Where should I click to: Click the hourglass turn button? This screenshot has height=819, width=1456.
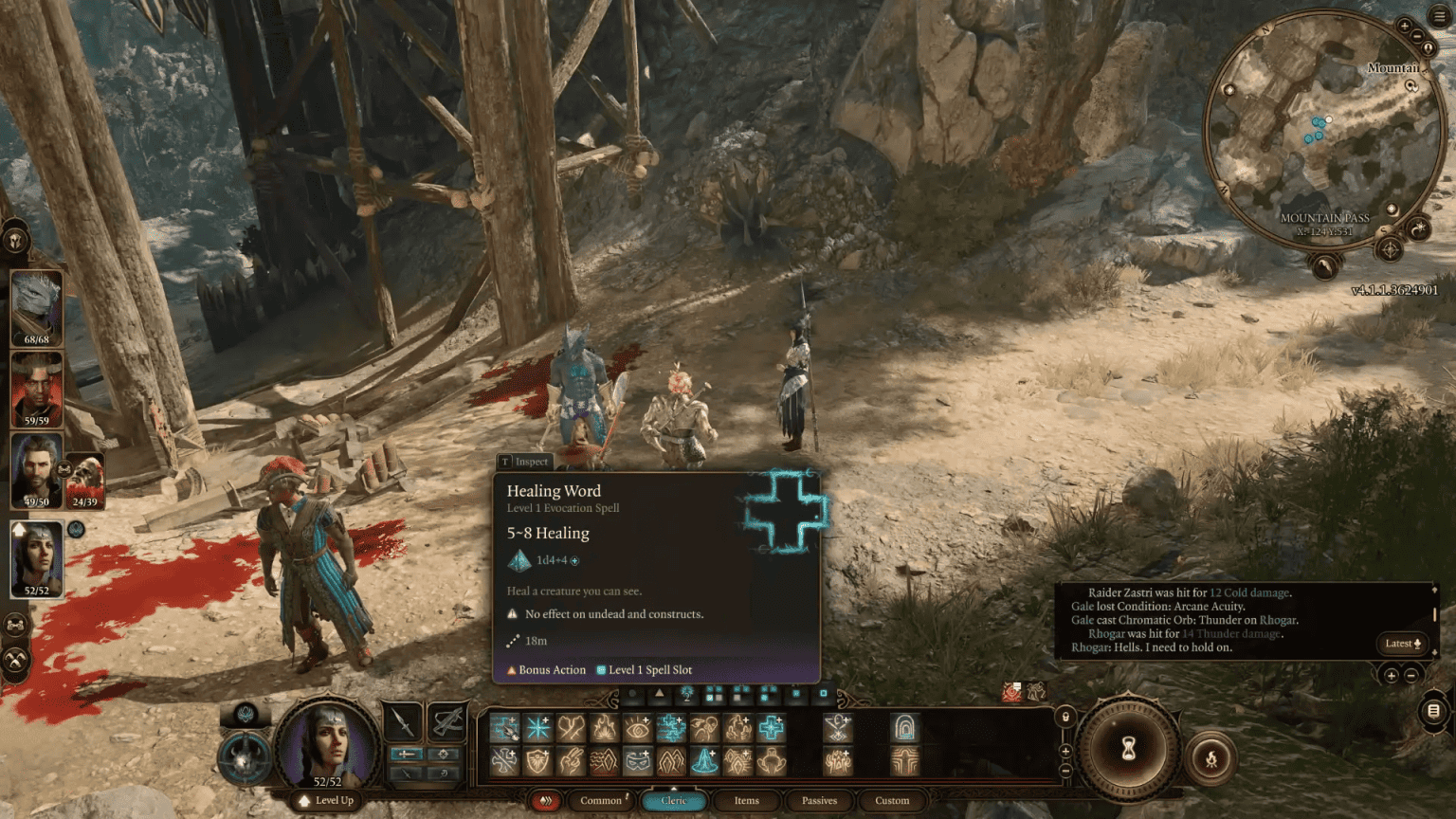pos(1129,748)
